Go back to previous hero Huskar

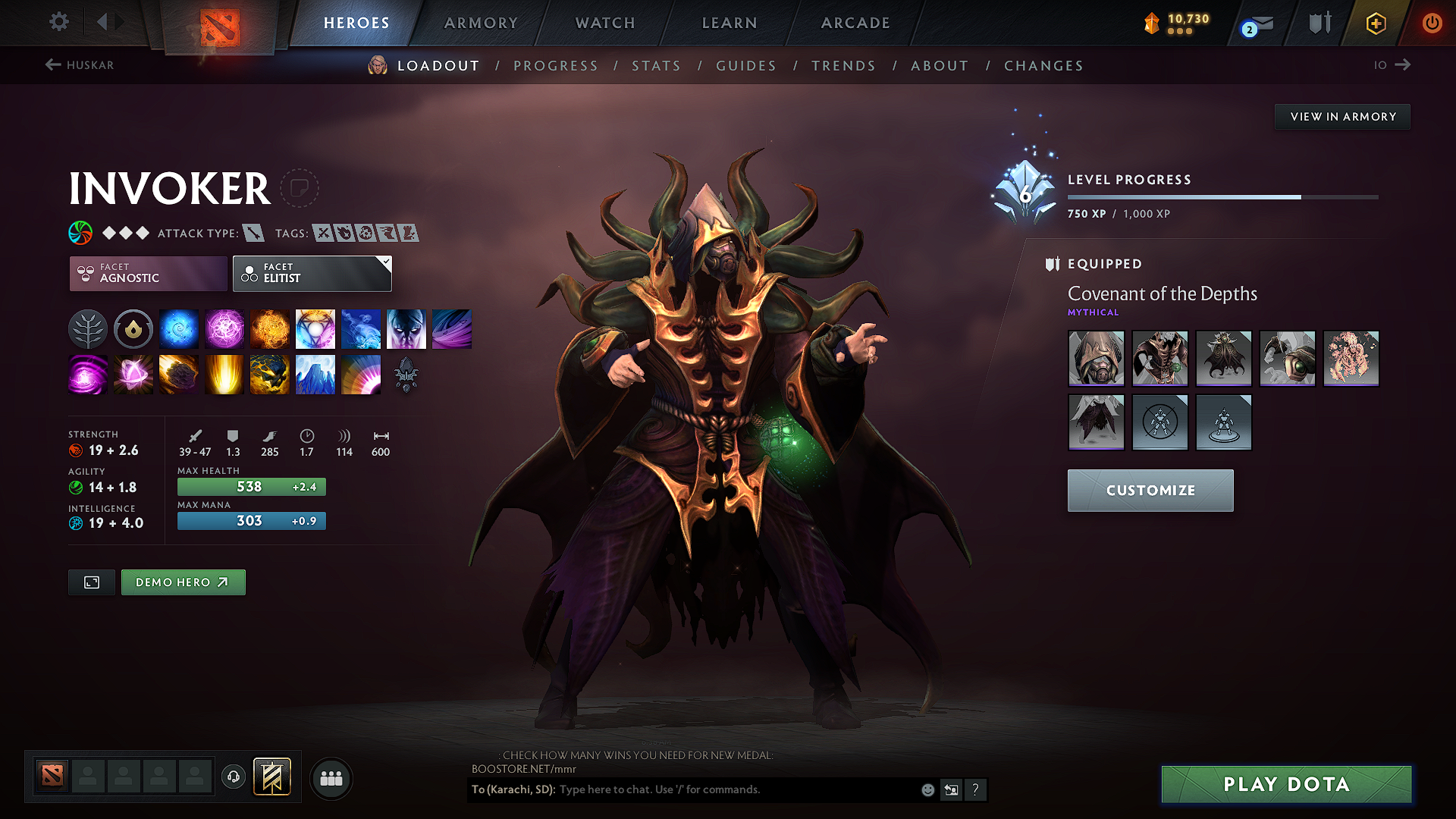pos(80,65)
